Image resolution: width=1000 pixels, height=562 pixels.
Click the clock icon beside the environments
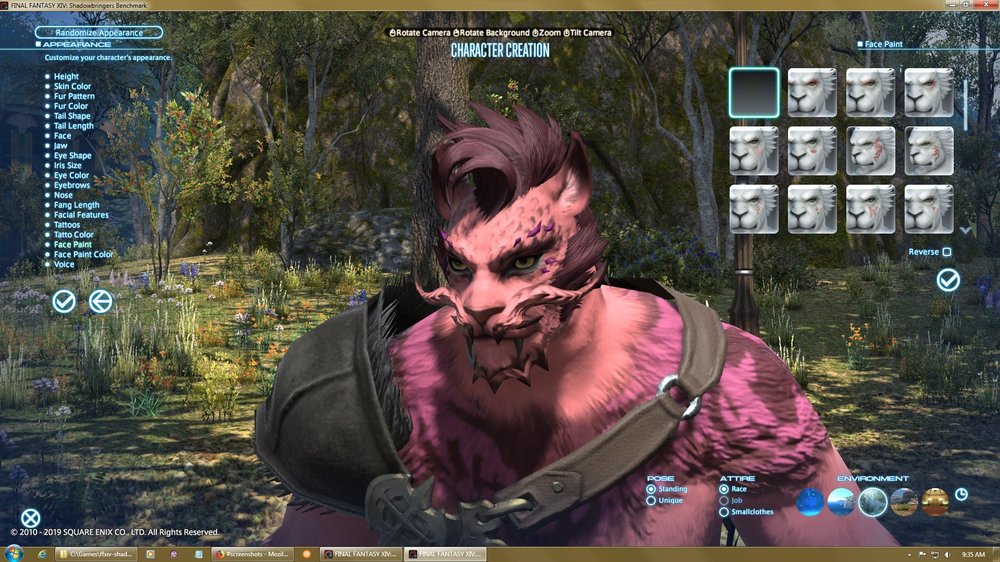click(961, 494)
